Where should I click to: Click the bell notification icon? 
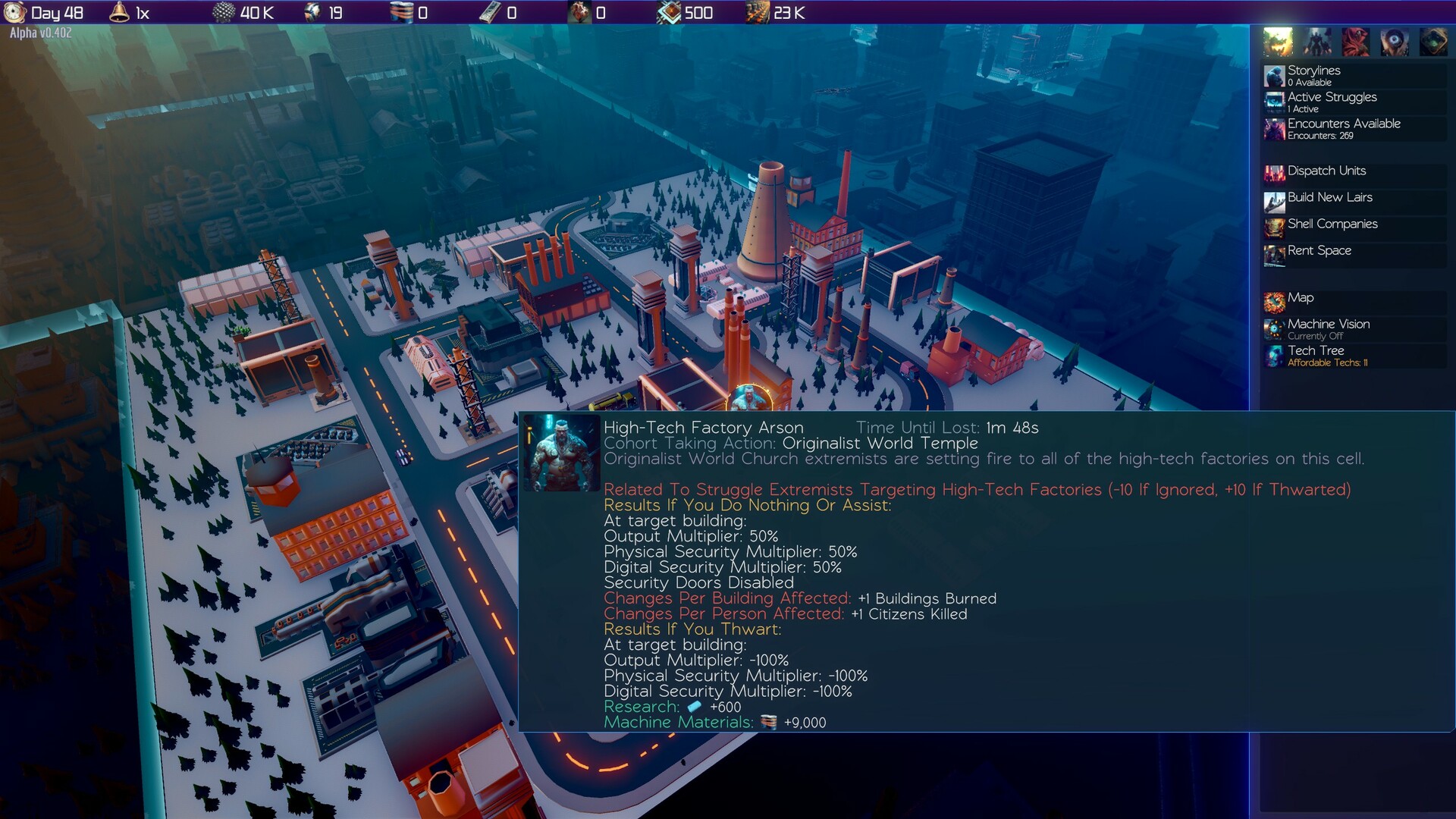coord(118,13)
